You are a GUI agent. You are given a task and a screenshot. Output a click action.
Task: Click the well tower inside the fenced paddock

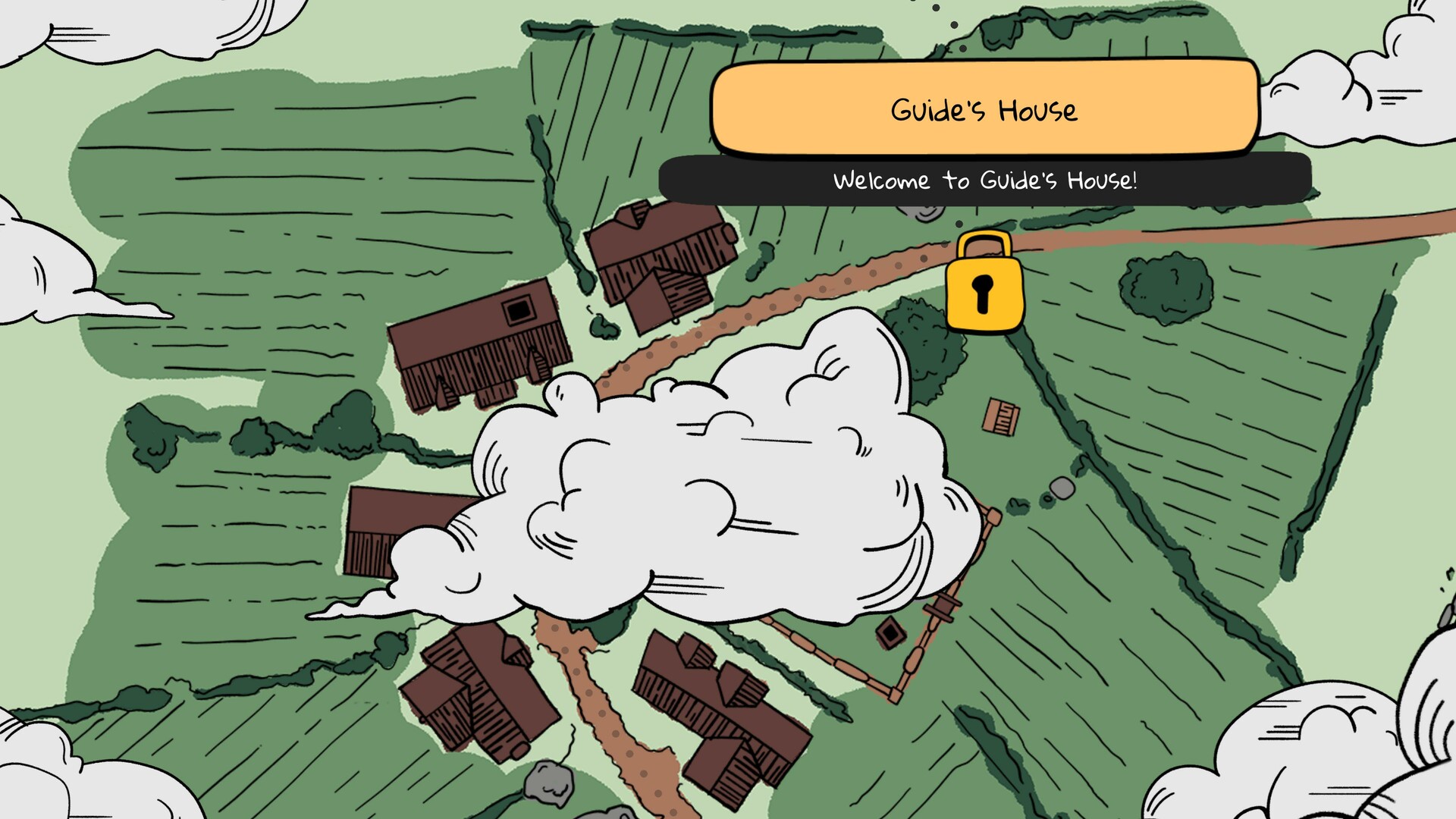click(942, 607)
